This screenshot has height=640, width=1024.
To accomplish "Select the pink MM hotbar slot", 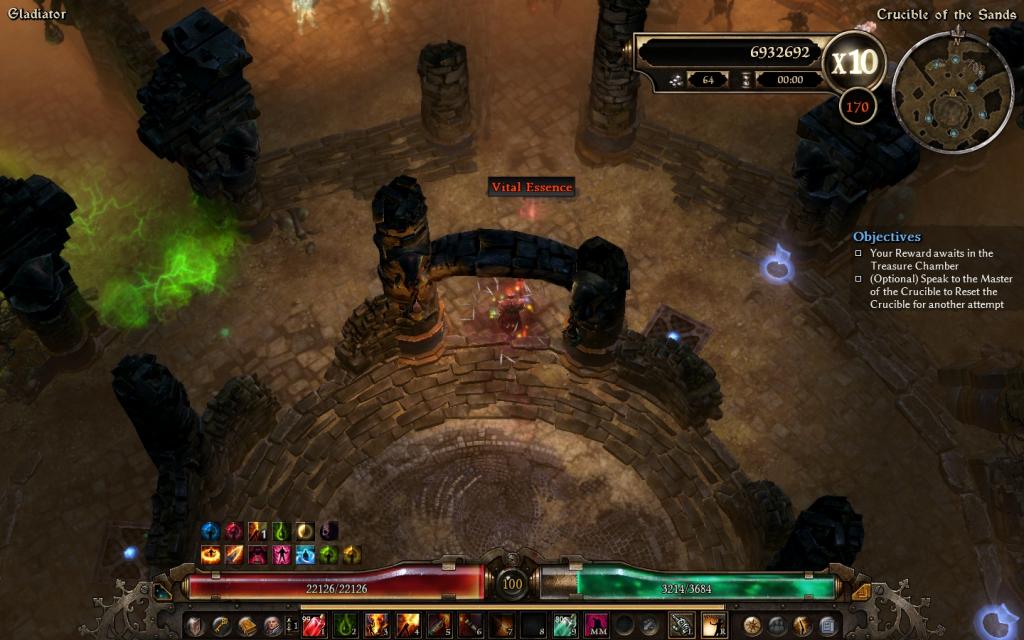I will click(596, 626).
